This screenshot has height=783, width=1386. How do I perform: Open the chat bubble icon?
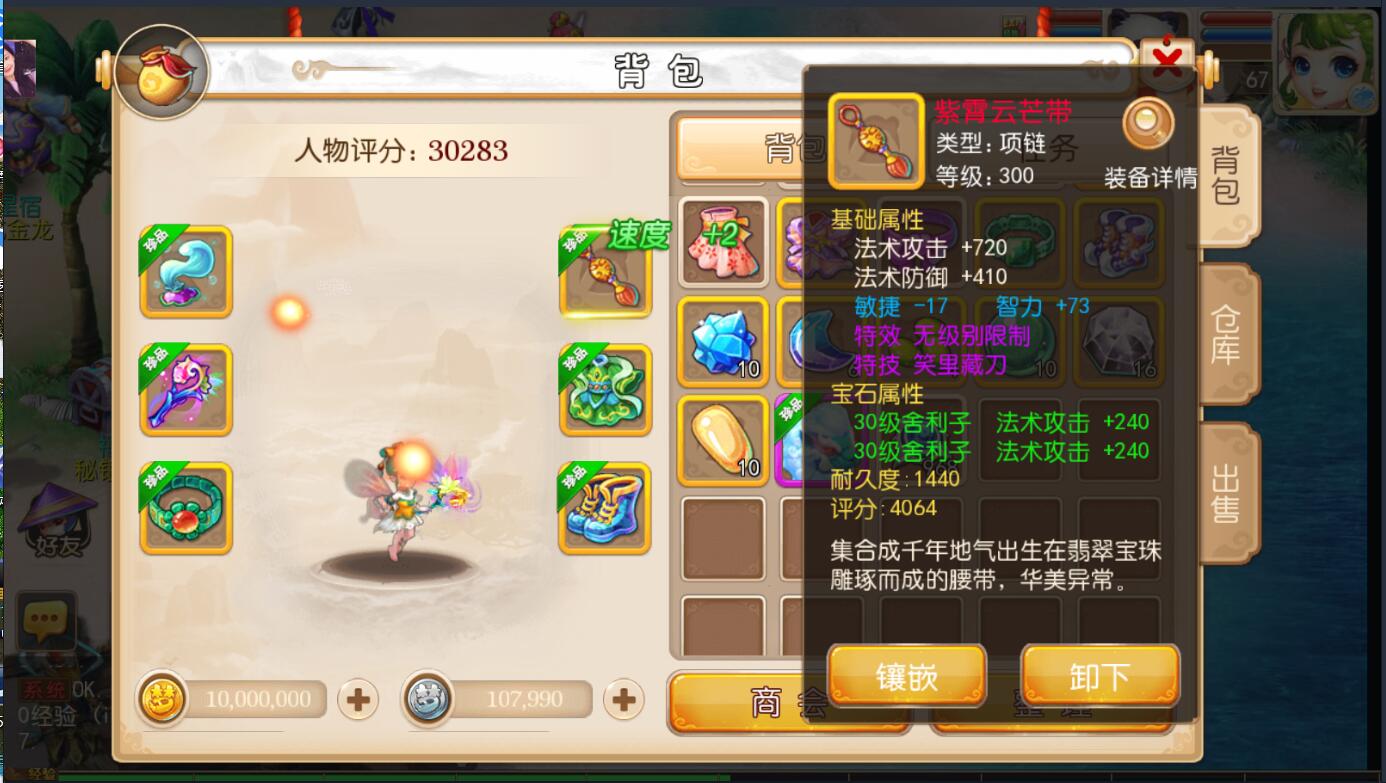tap(45, 620)
